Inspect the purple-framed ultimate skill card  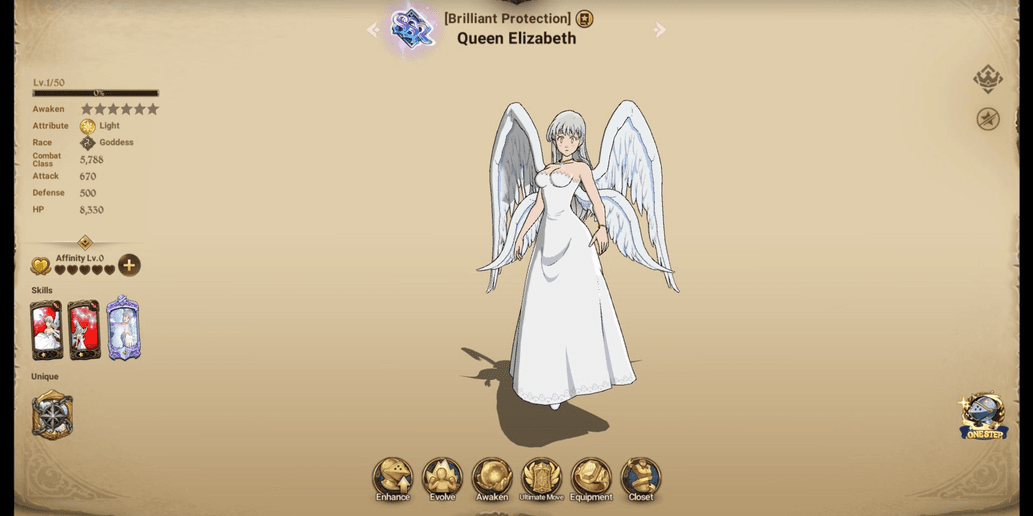coord(123,328)
